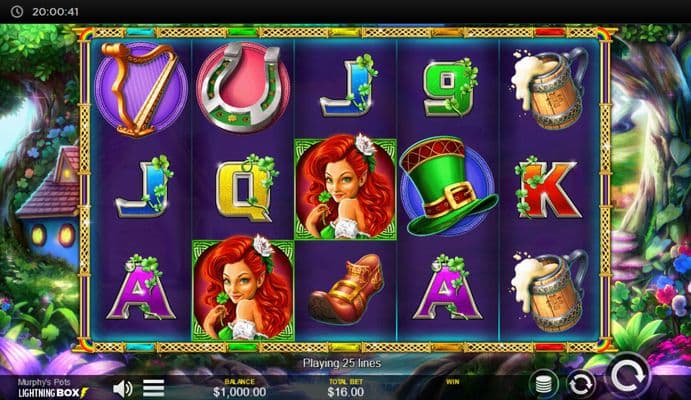Open the autoplay options button
This screenshot has height=400, width=691.
[580, 382]
